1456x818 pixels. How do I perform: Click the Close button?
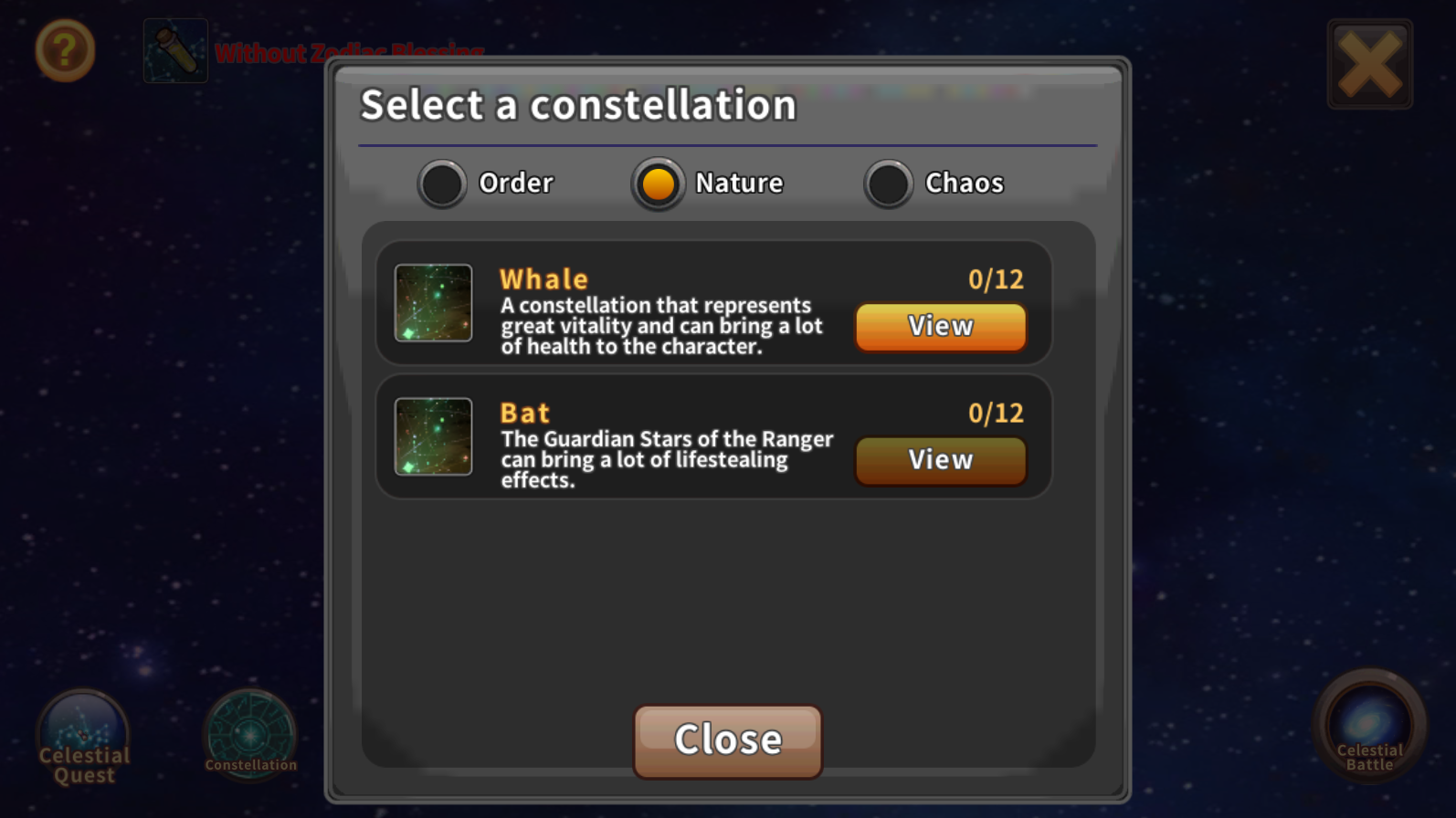pyautogui.click(x=726, y=739)
